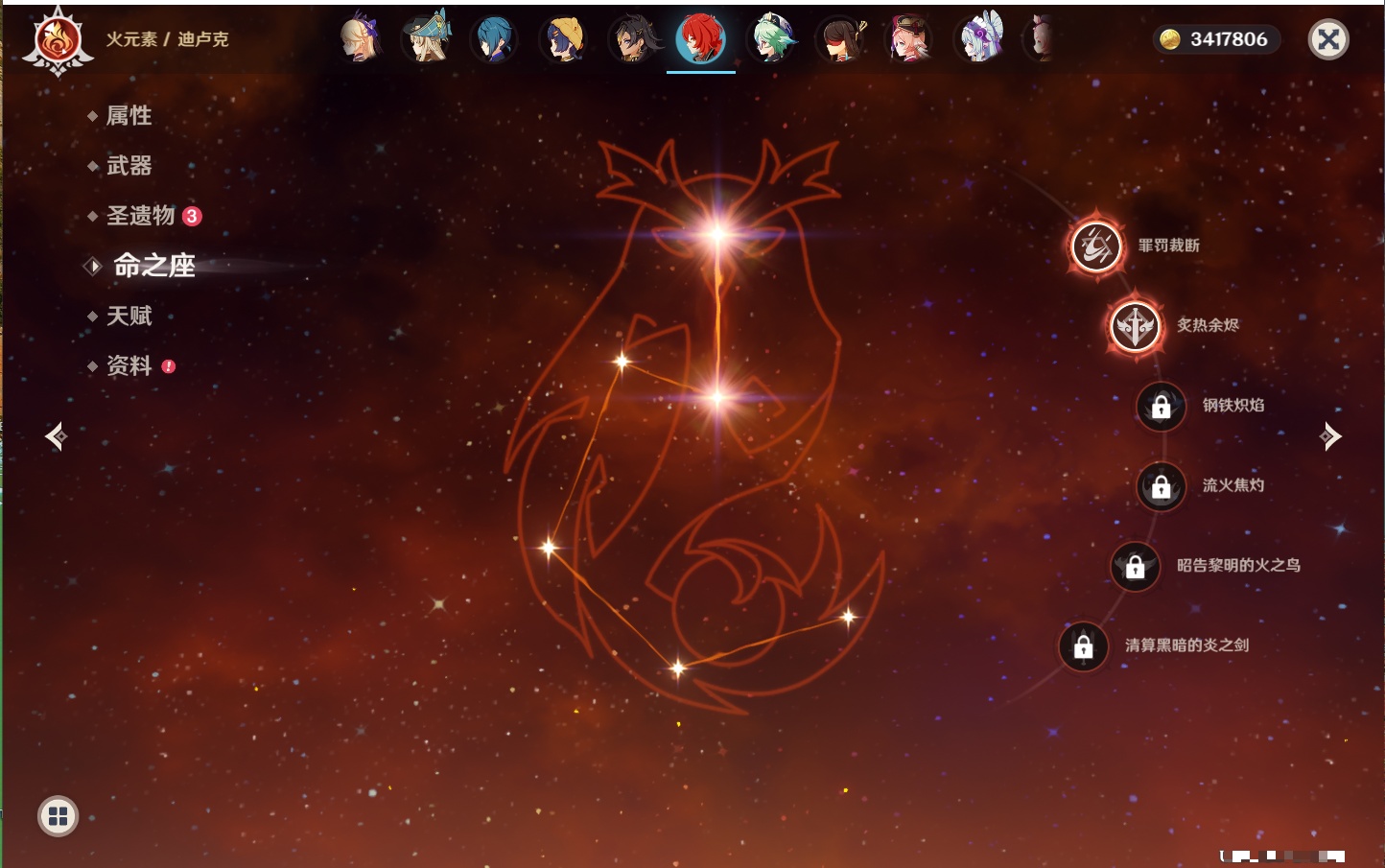View the 炙热余烬 constellation node
Screen dimensions: 1385x868
point(1135,326)
